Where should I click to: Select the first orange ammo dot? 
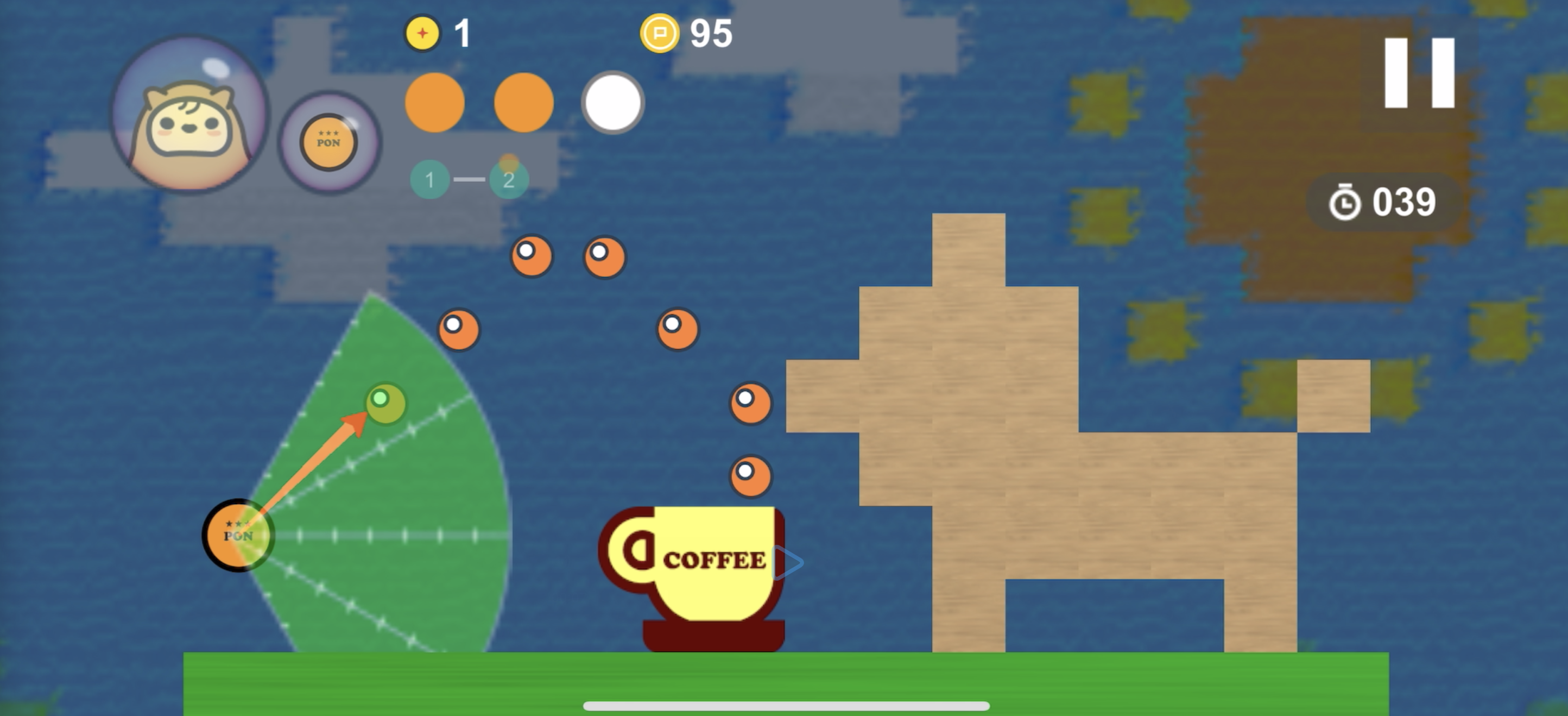click(x=433, y=102)
